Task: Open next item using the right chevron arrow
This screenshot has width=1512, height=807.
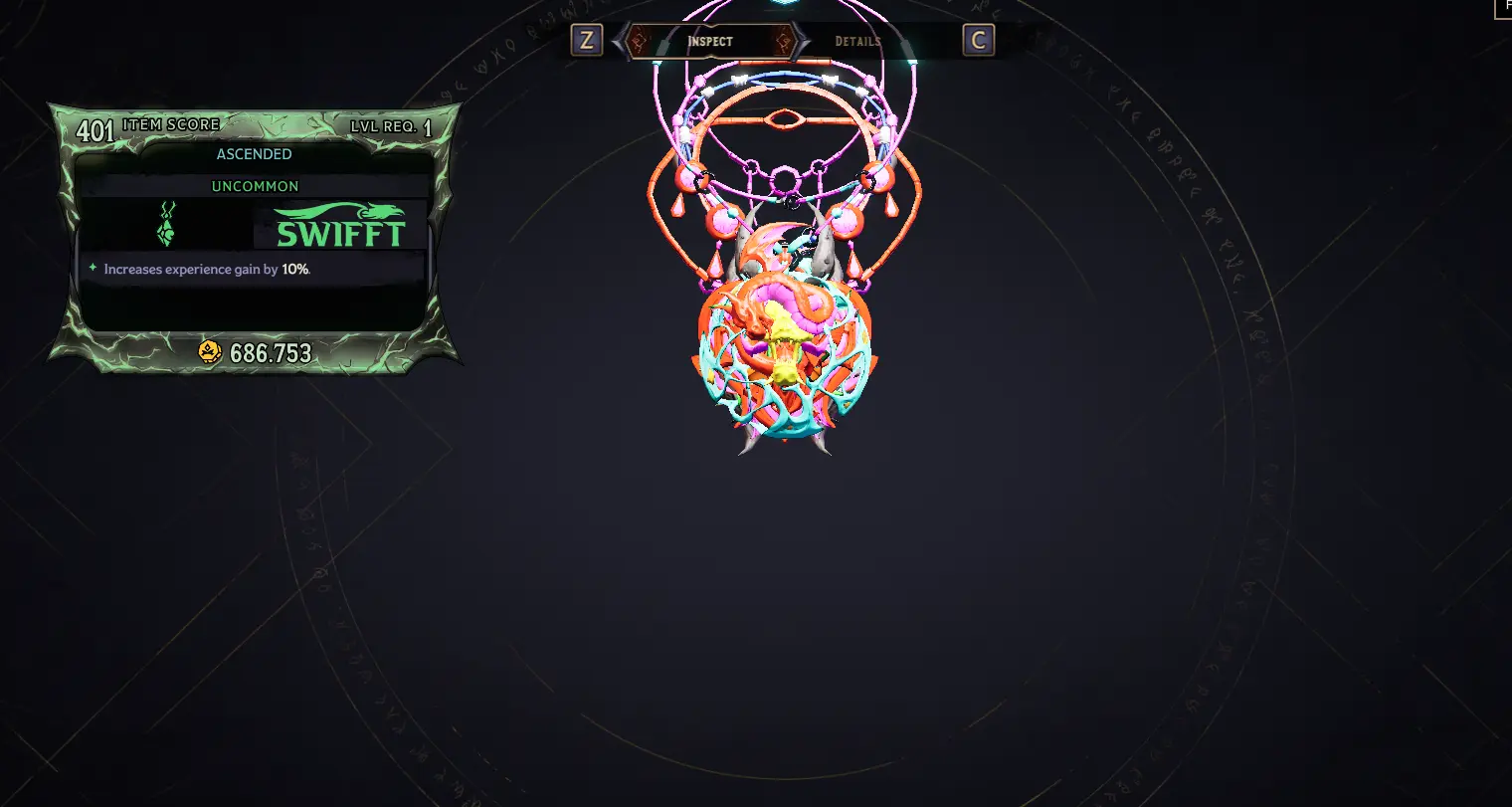Action: [x=802, y=42]
